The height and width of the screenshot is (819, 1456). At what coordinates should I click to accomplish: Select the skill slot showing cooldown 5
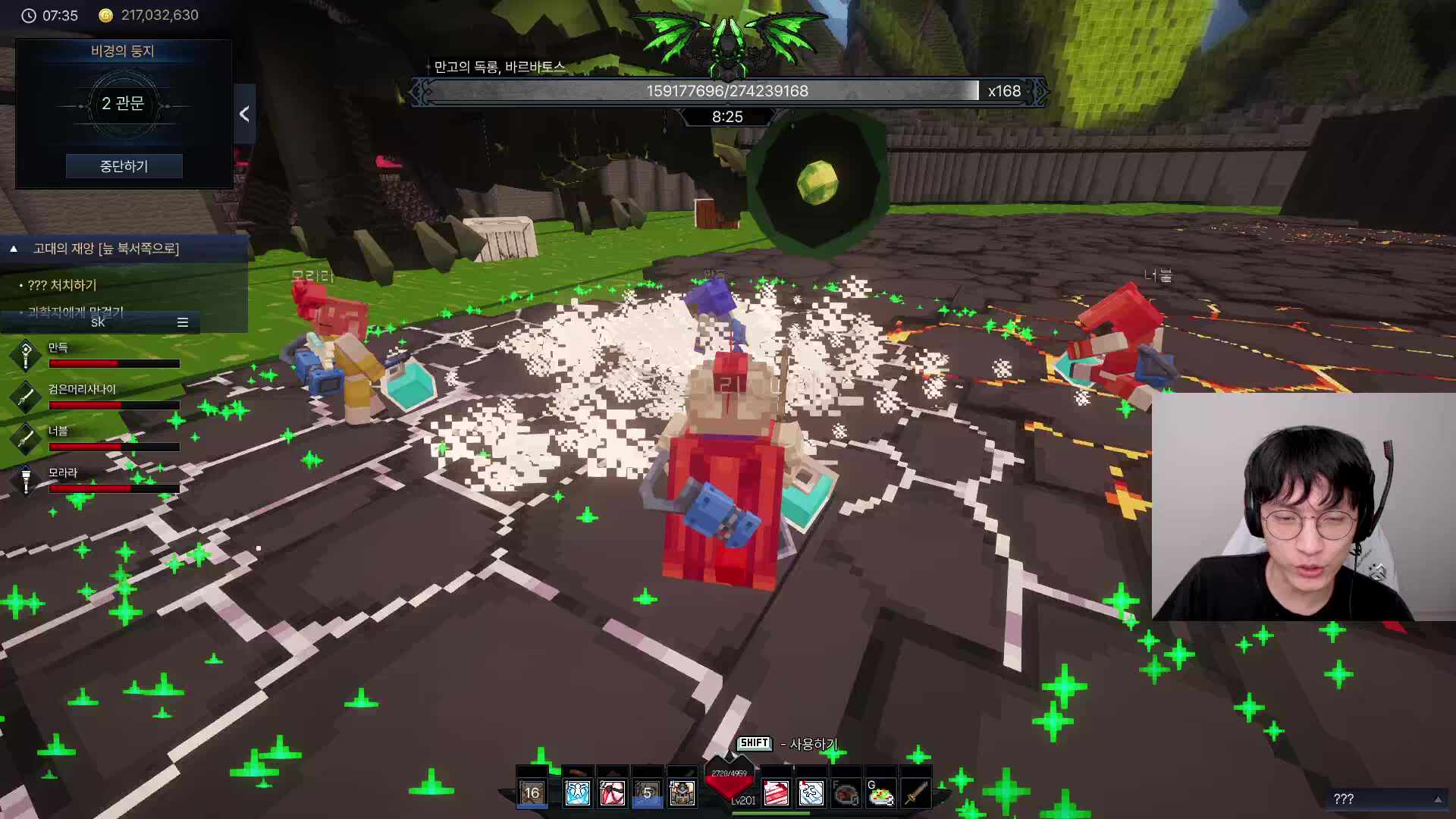647,793
